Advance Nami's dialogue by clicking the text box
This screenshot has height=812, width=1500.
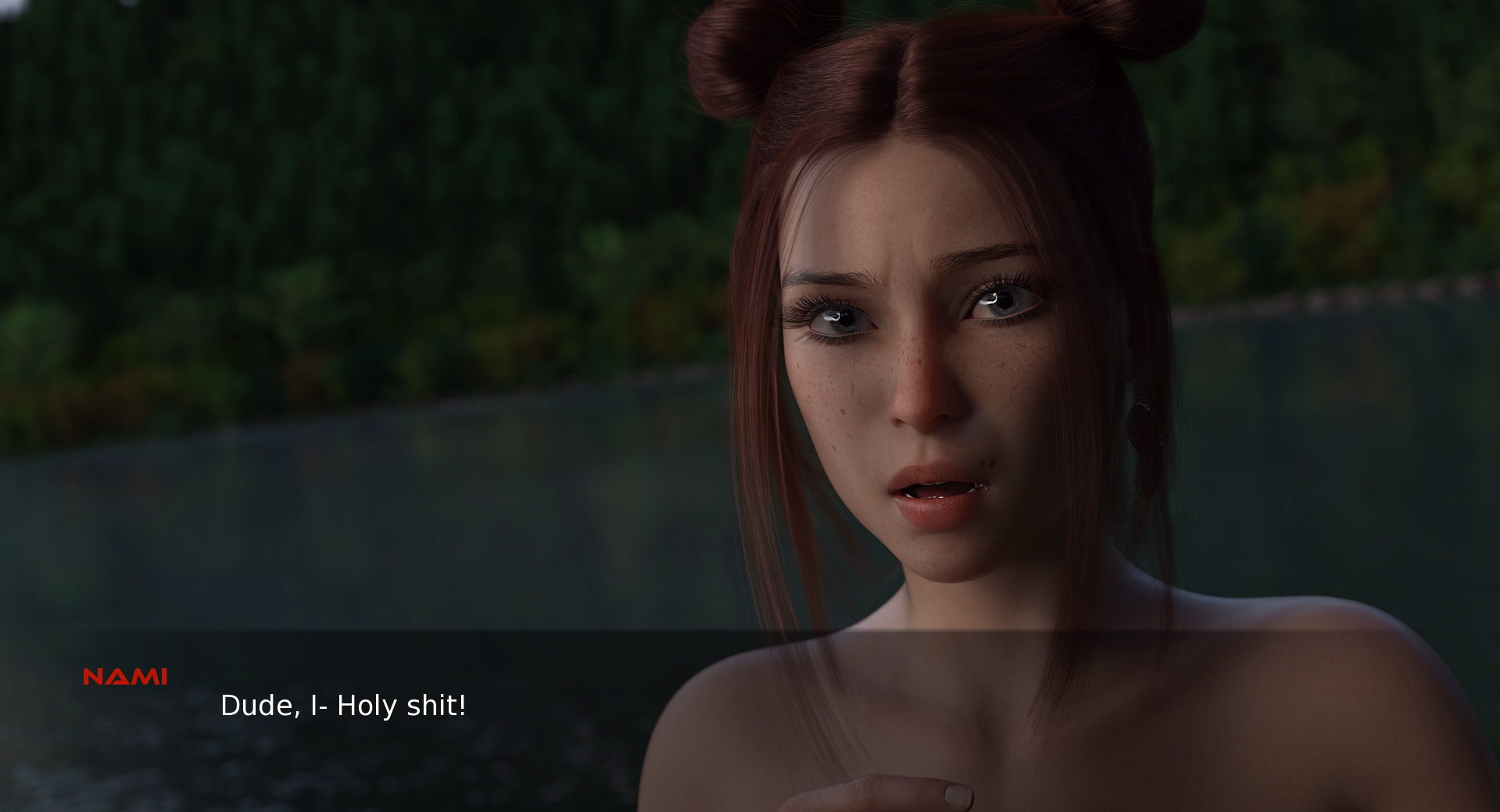point(344,706)
